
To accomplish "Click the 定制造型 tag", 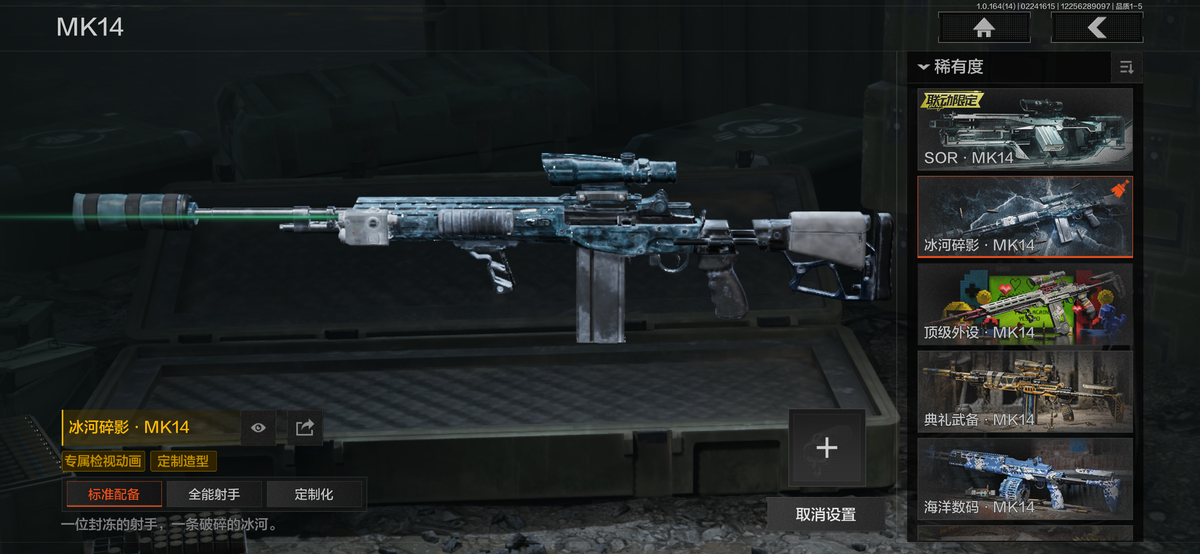I will [183, 462].
